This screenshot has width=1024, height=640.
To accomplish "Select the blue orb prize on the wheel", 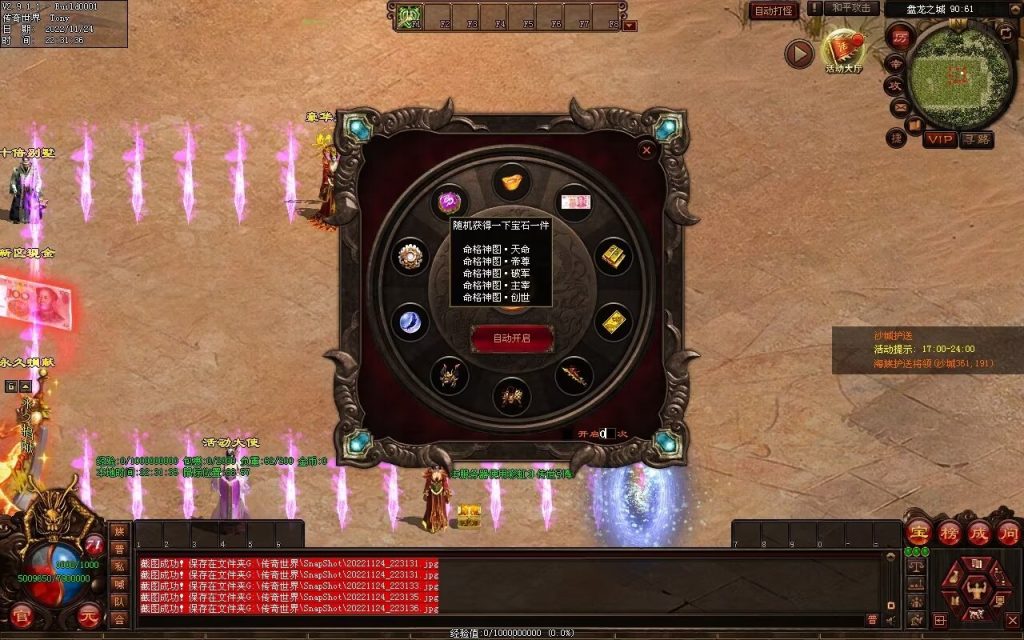I will tap(410, 322).
